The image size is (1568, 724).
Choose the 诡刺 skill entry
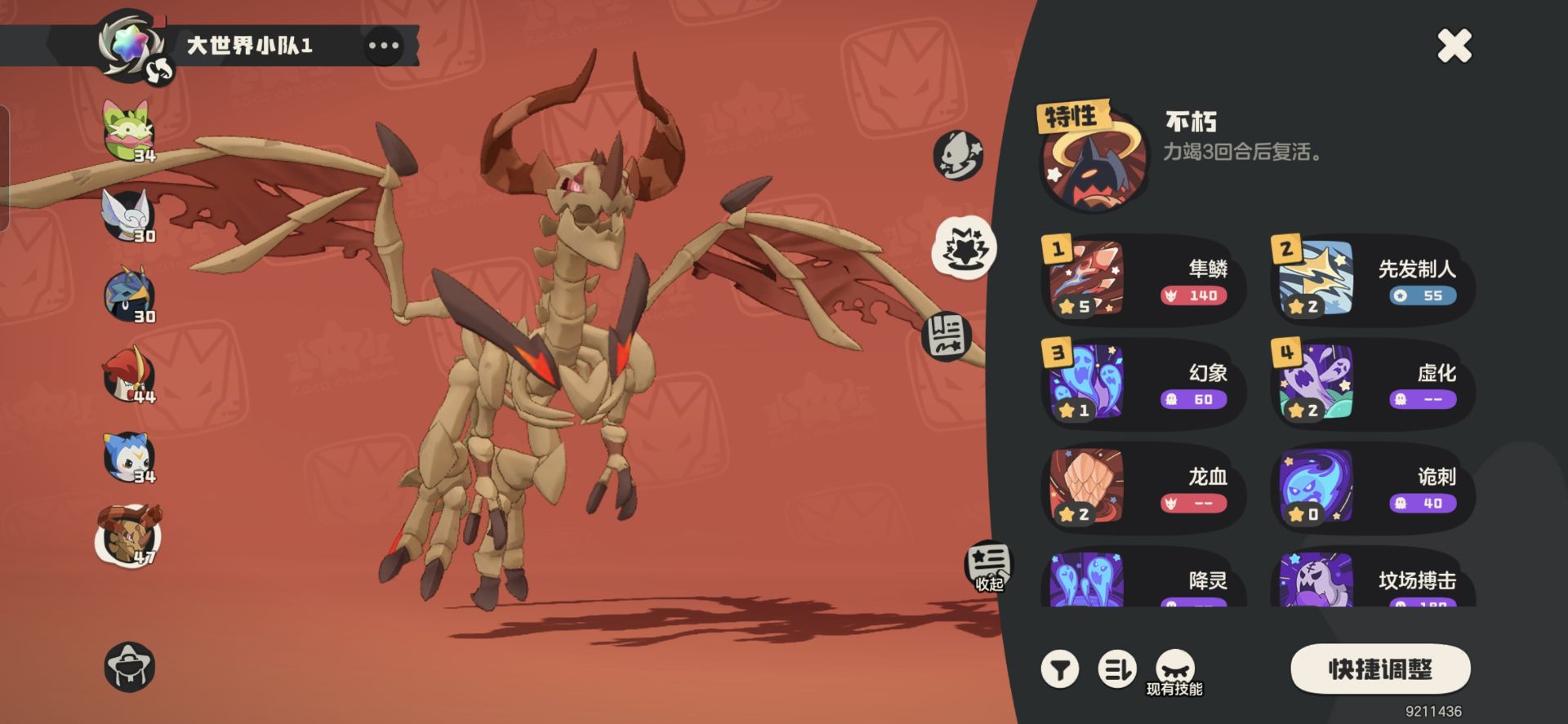pos(1372,488)
